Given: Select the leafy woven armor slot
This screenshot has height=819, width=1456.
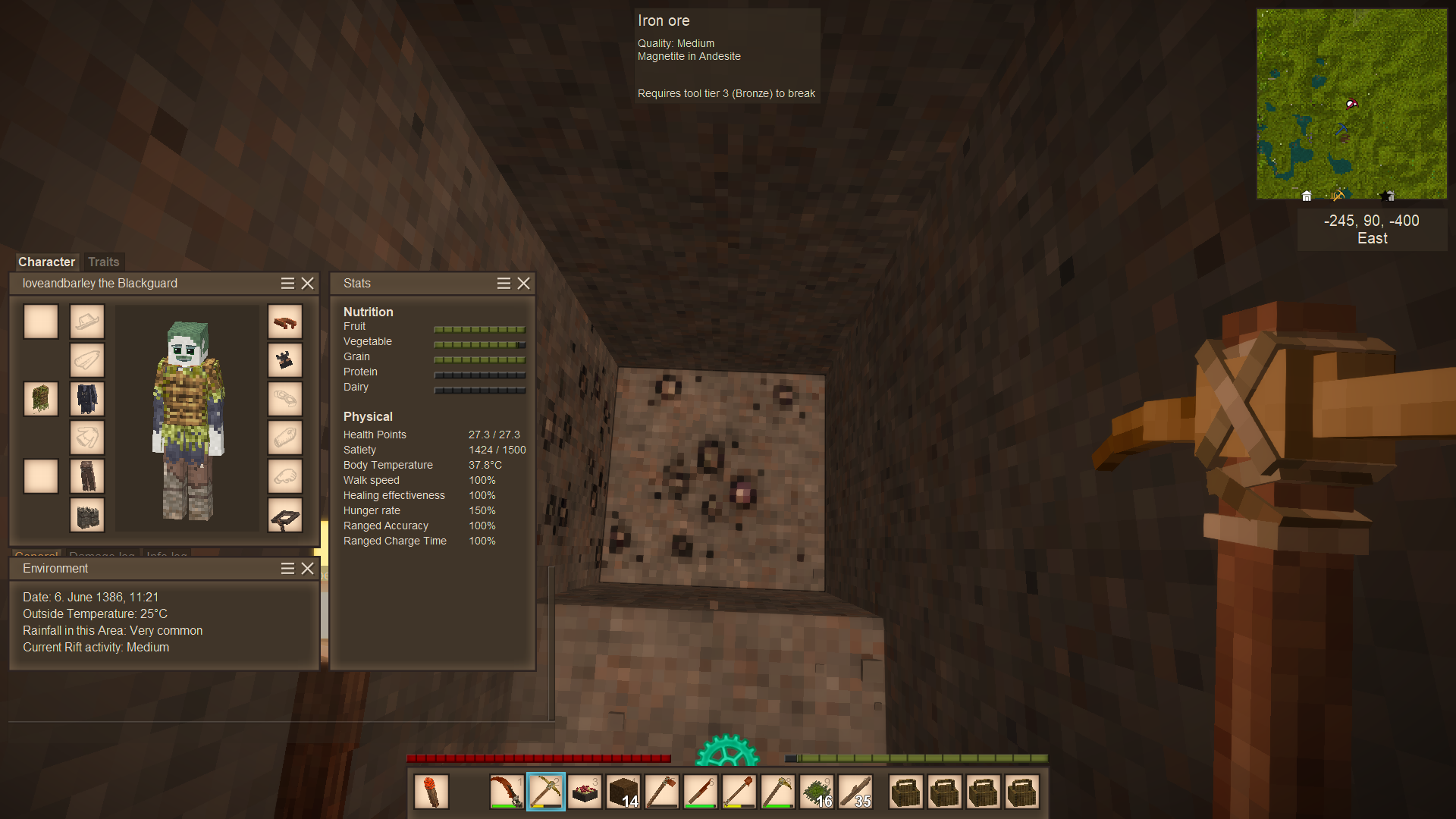Looking at the screenshot, I should point(41,399).
